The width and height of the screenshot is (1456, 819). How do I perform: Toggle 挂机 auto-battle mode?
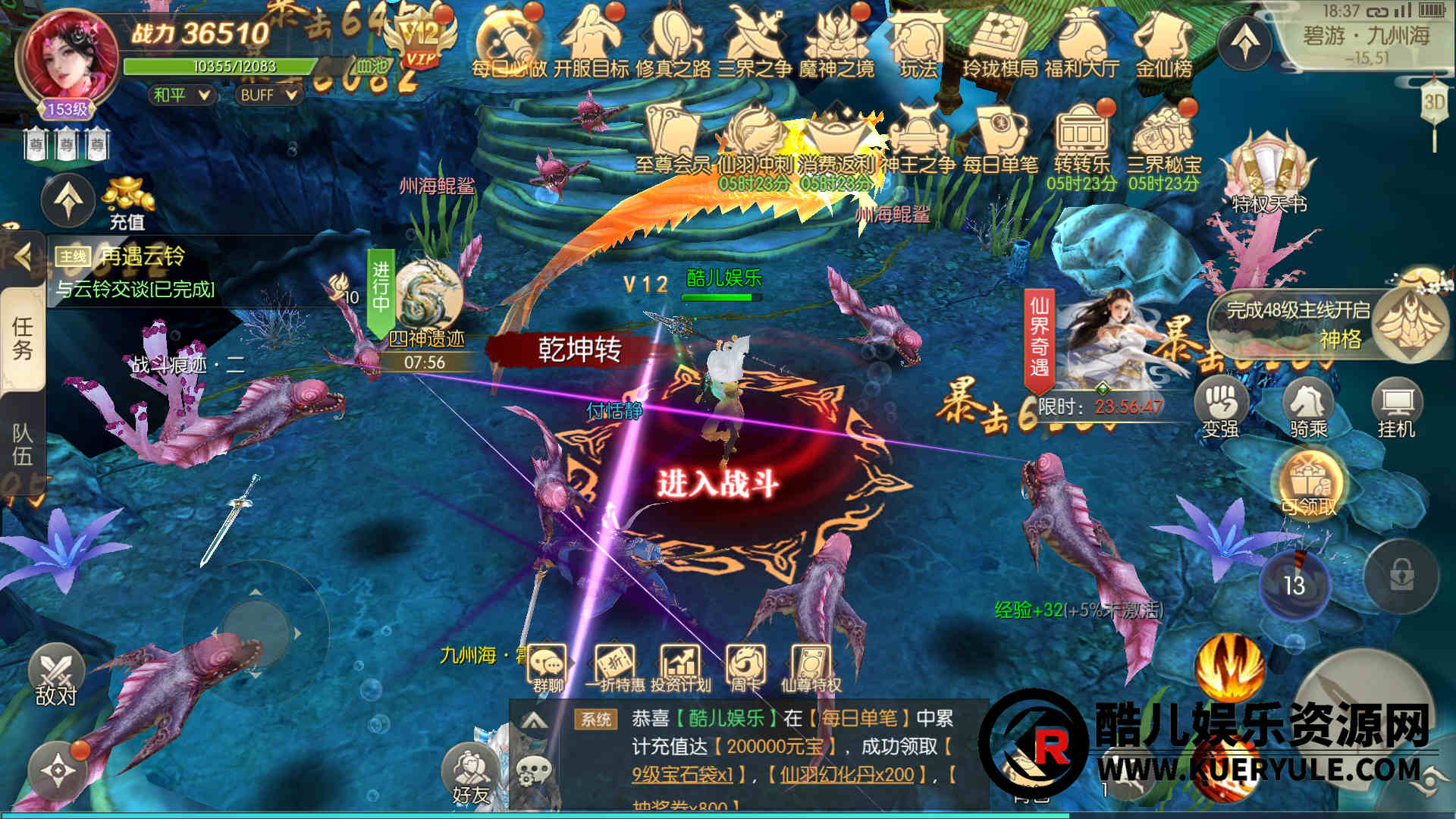tap(1396, 409)
